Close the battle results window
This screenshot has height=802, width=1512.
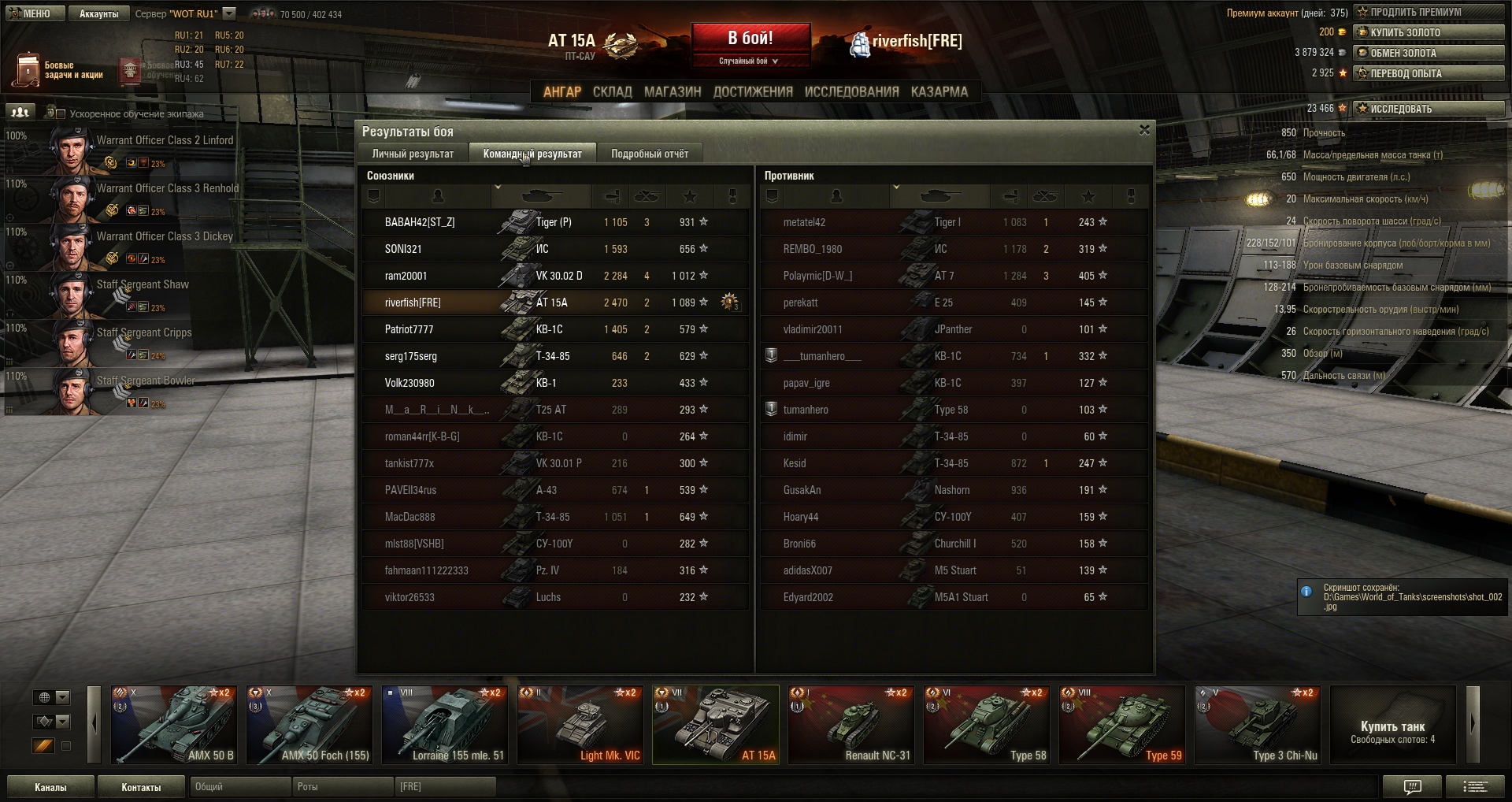[x=1144, y=130]
